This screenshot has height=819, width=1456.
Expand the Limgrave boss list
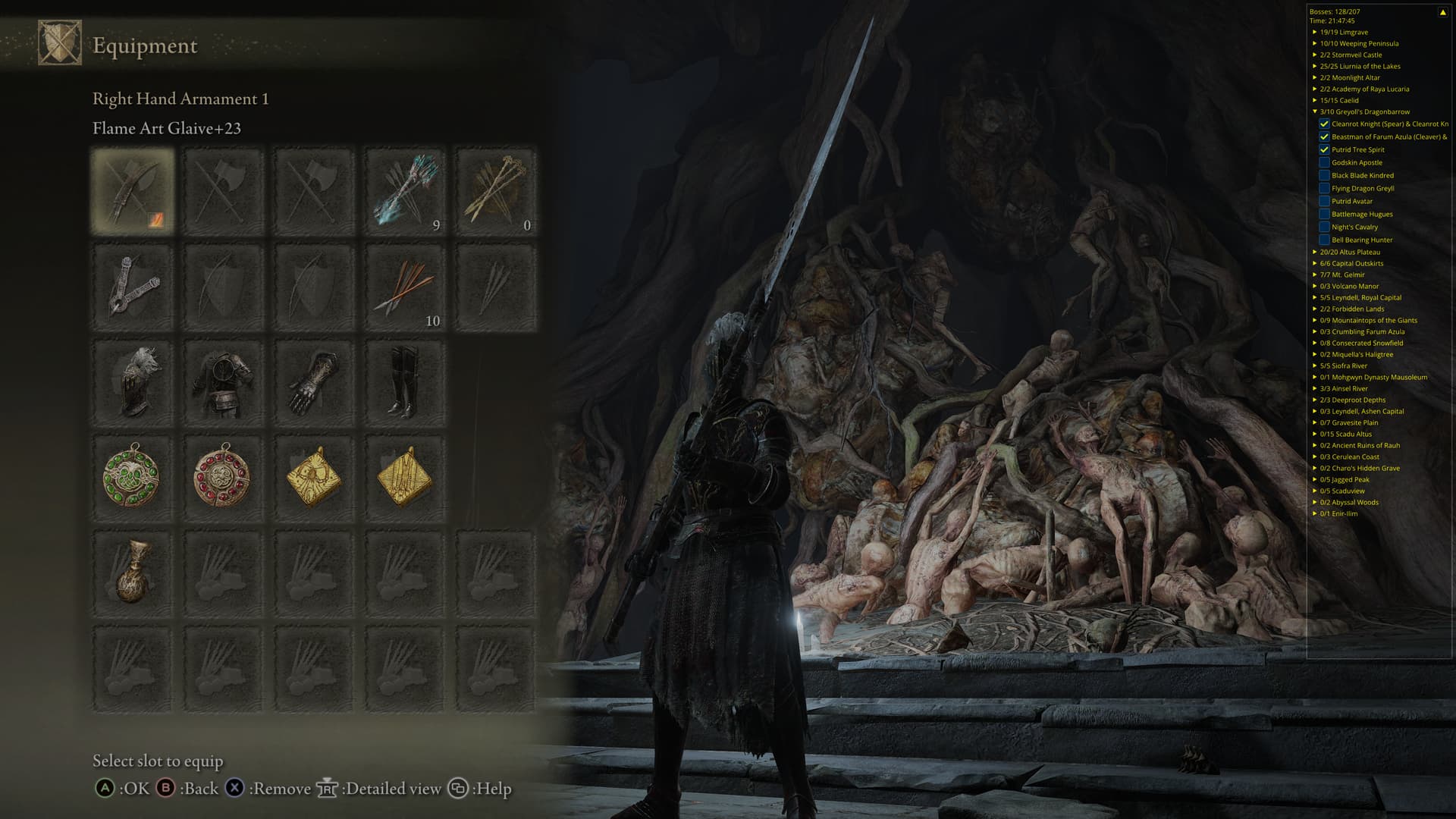[1315, 32]
